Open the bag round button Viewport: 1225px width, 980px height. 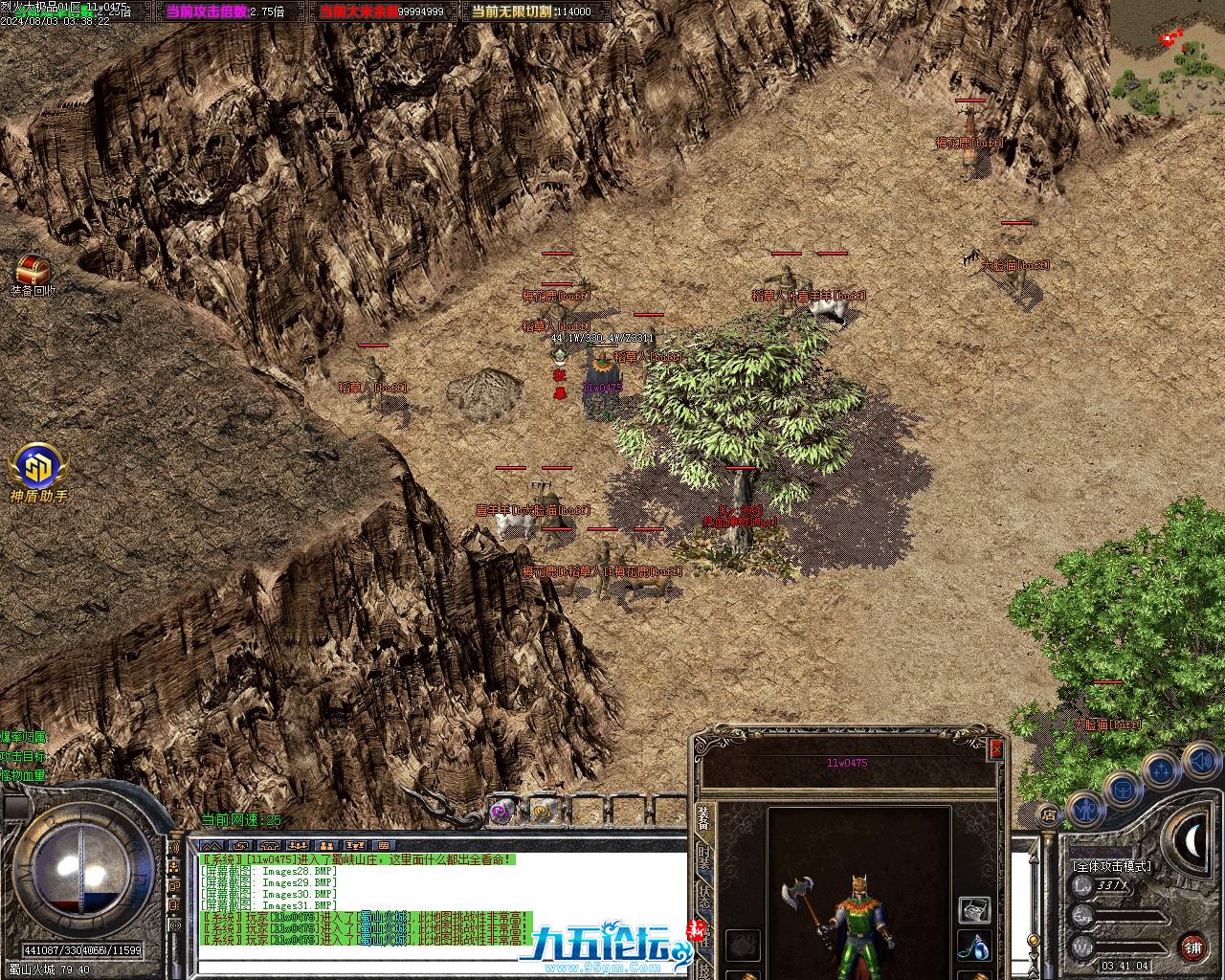(x=1122, y=790)
